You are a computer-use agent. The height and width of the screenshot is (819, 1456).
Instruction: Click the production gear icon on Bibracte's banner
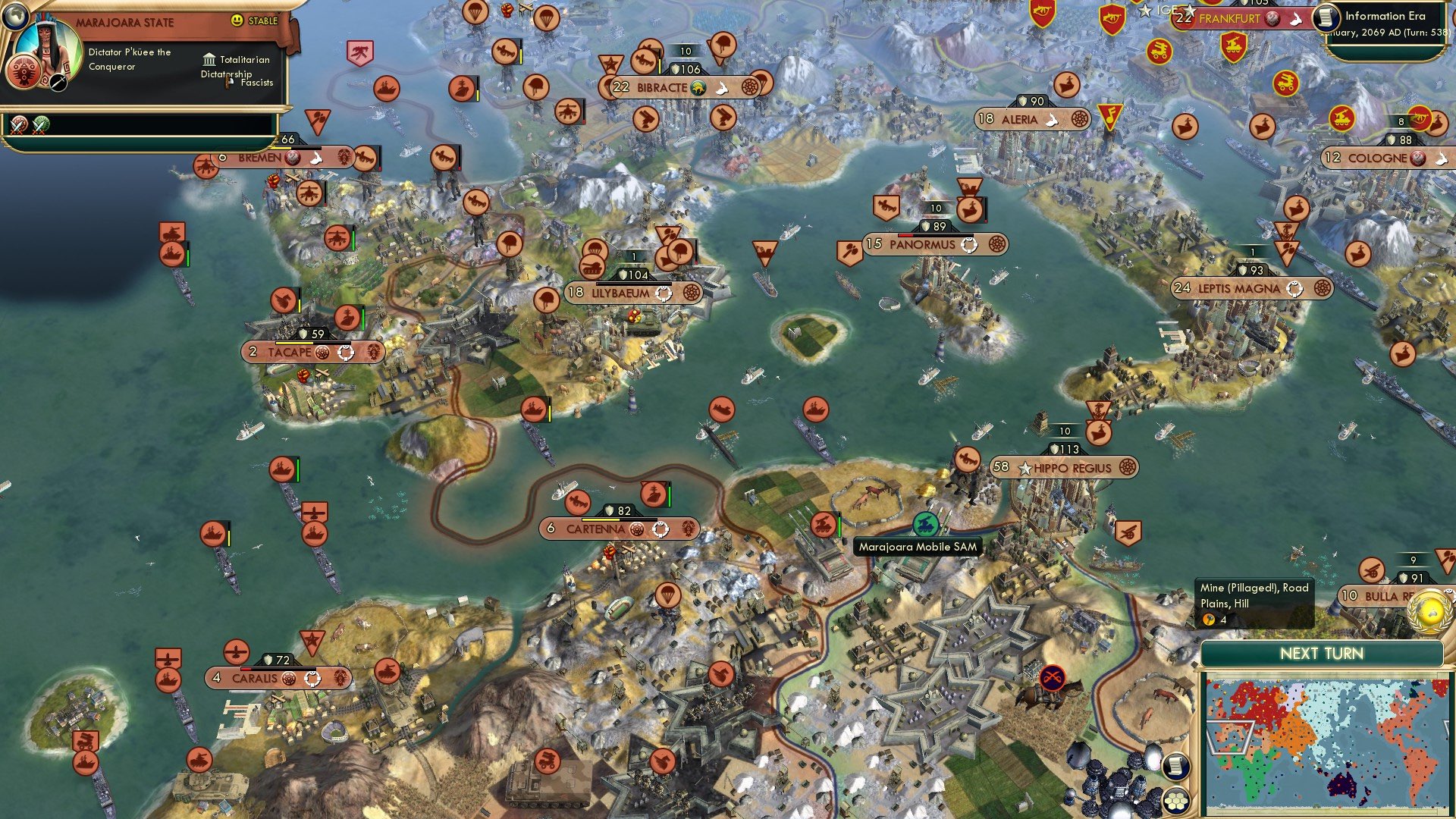[x=749, y=87]
